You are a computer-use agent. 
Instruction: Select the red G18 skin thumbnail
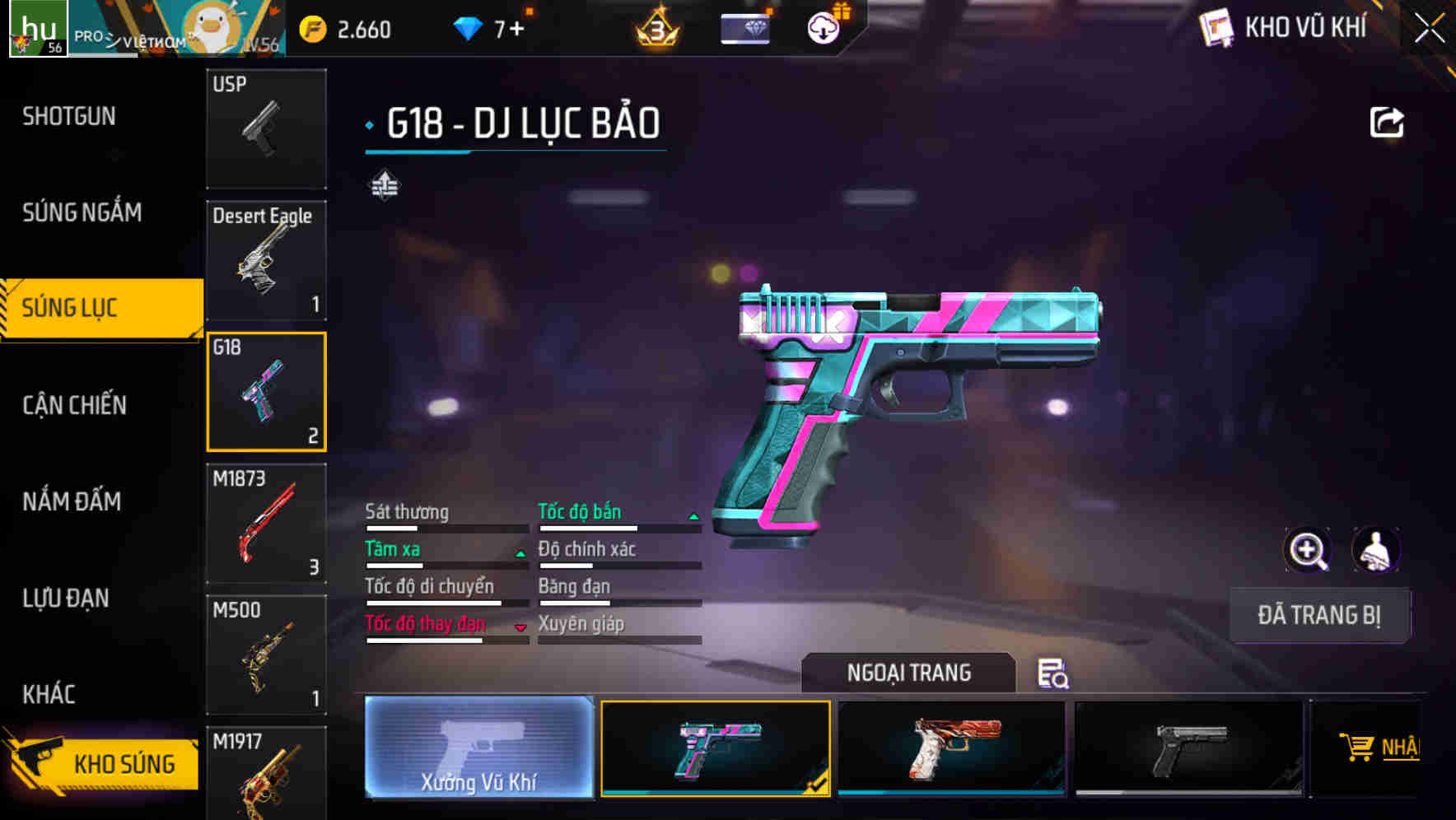pyautogui.click(x=951, y=749)
